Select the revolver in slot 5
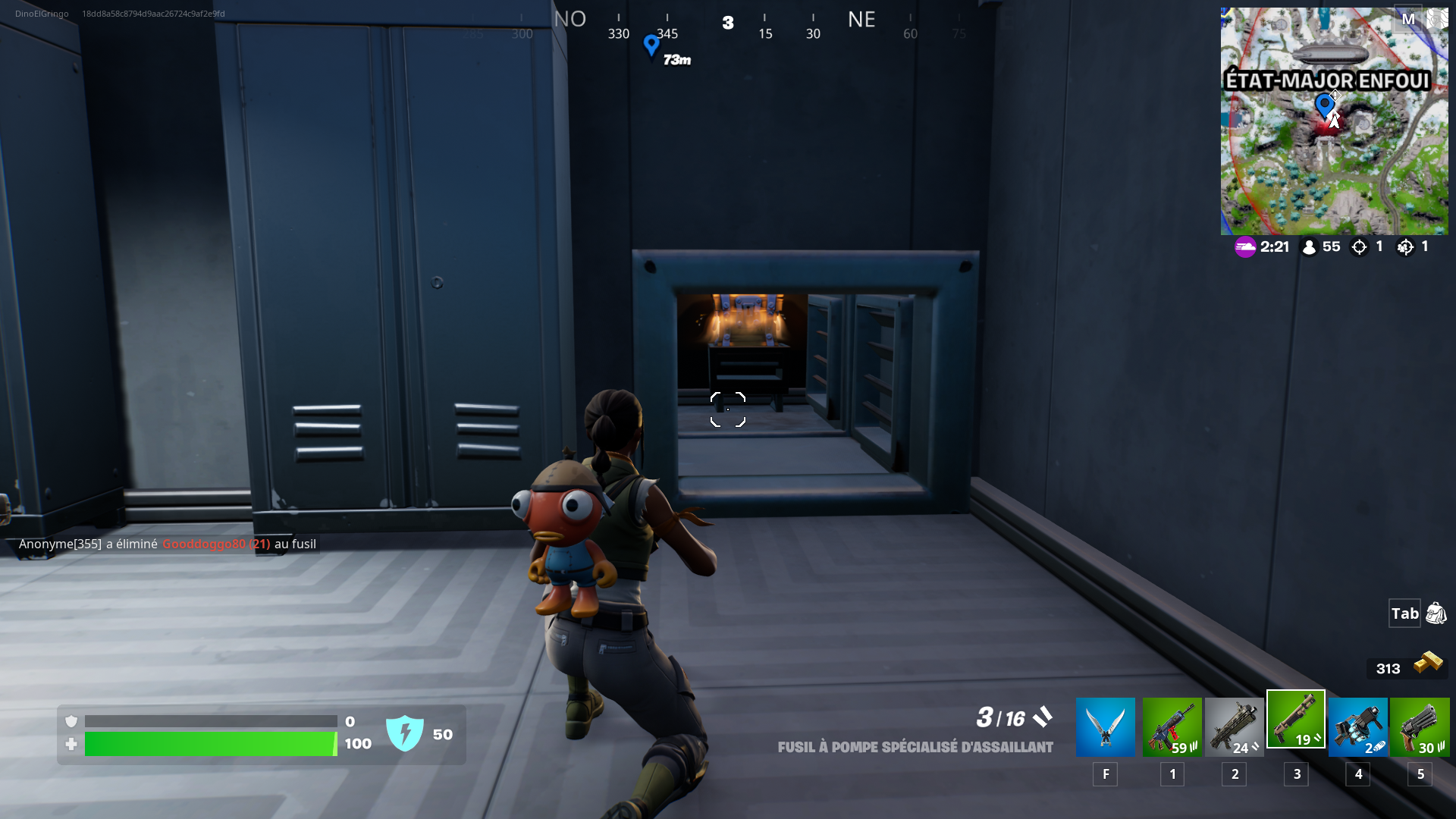Viewport: 1456px width, 819px height. 1420,726
